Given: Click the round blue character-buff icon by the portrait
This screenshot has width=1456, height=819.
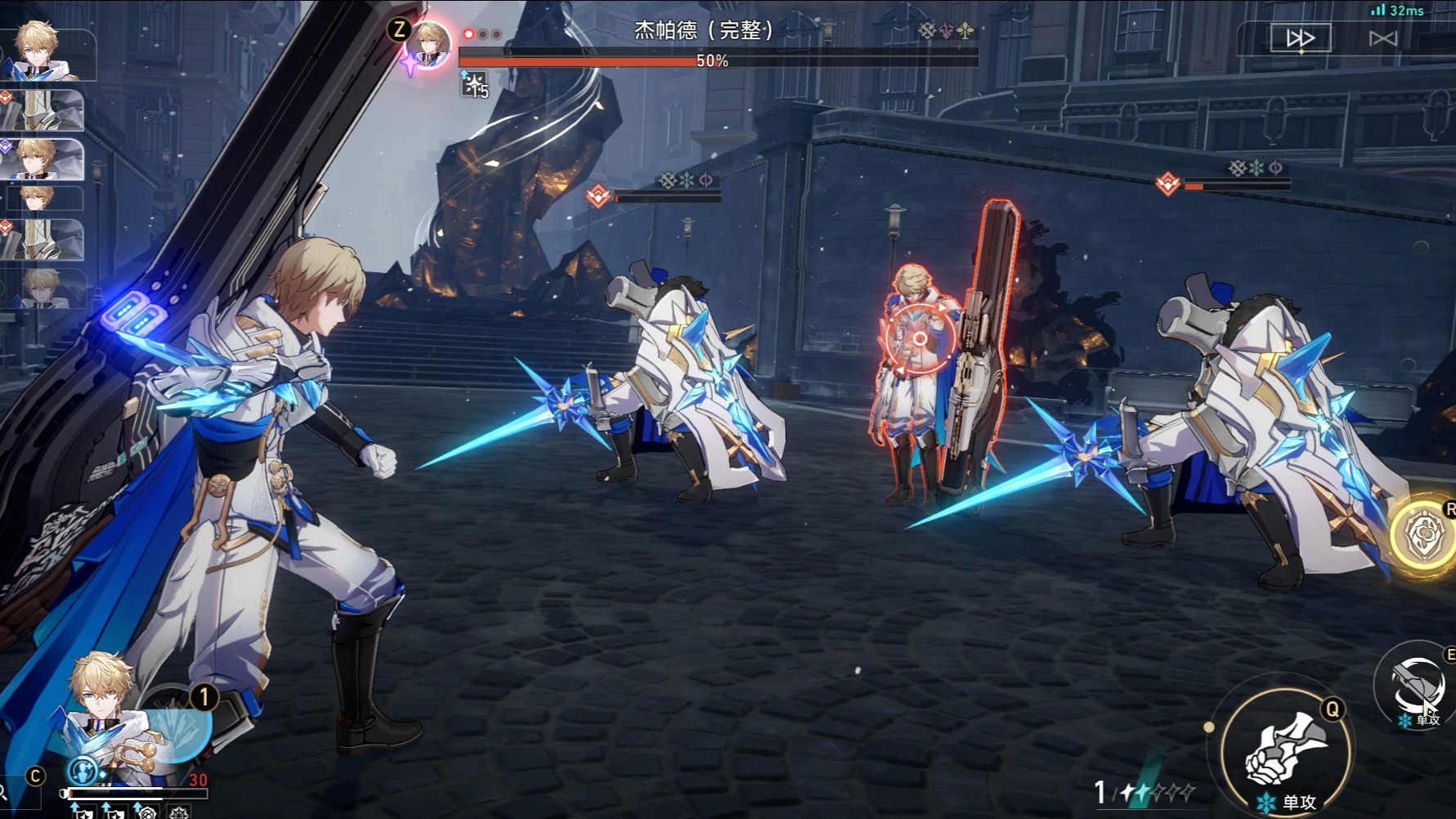Looking at the screenshot, I should pos(83,771).
